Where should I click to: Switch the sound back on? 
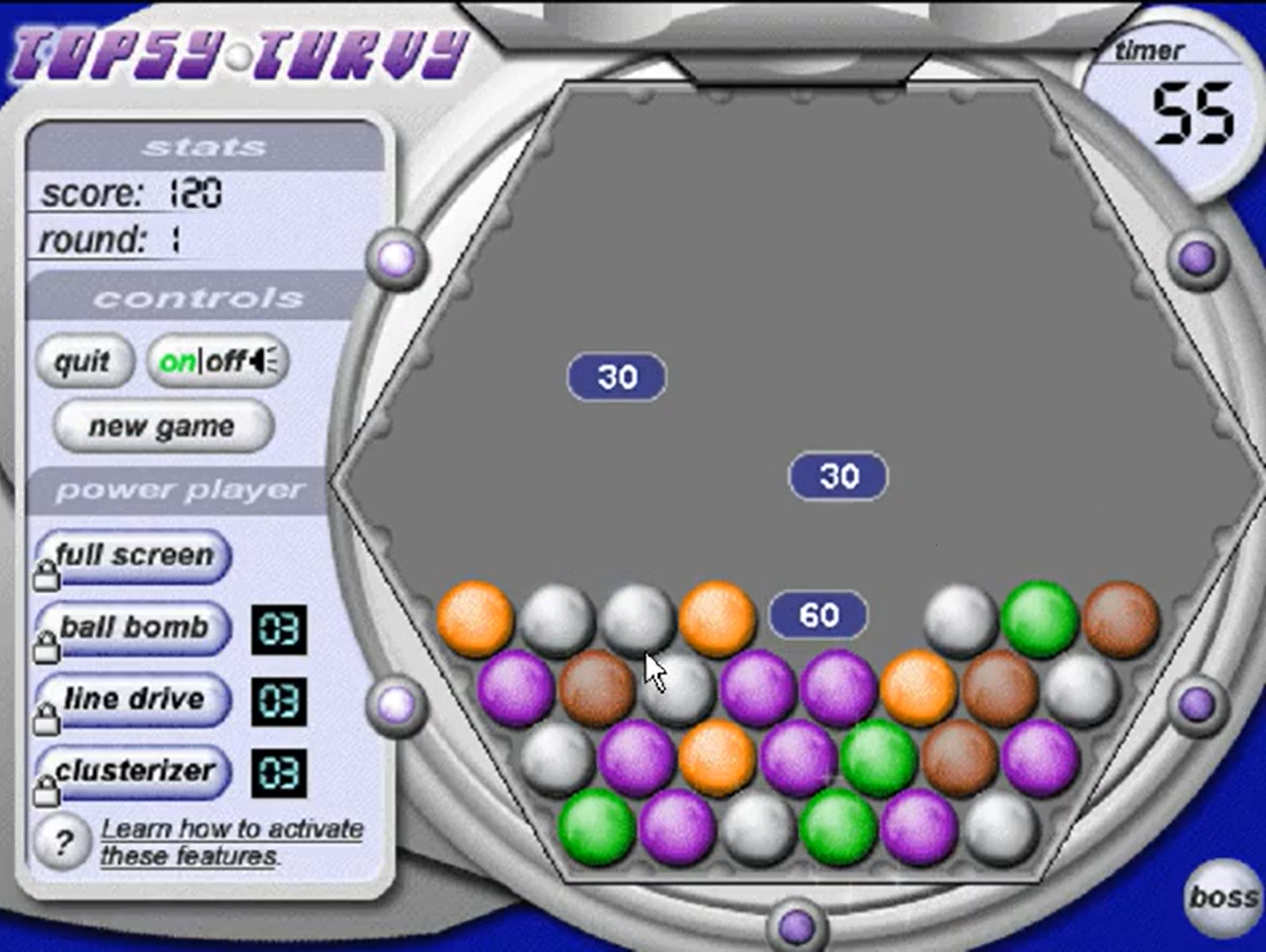point(179,360)
